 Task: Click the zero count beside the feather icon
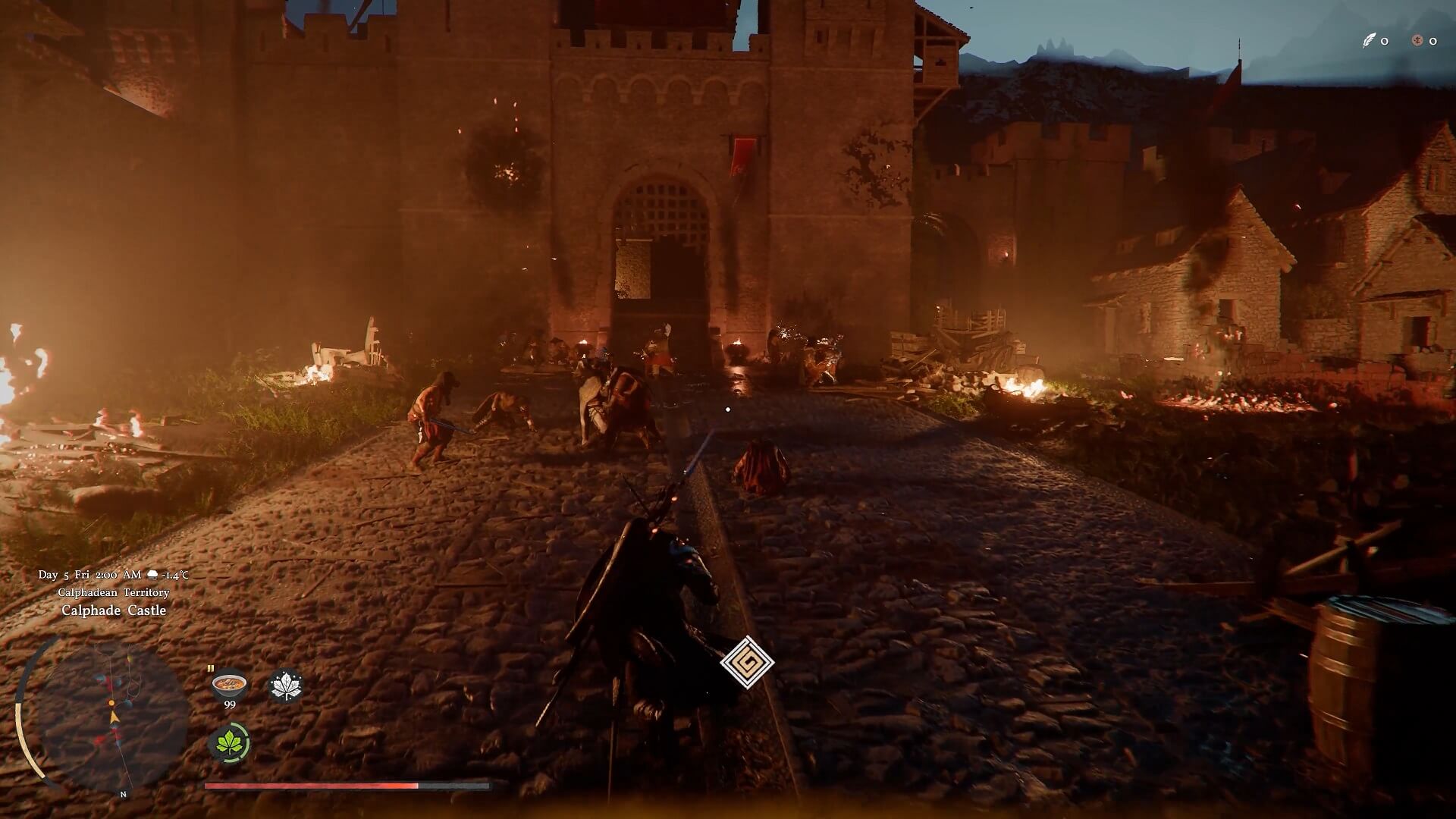coord(1385,42)
